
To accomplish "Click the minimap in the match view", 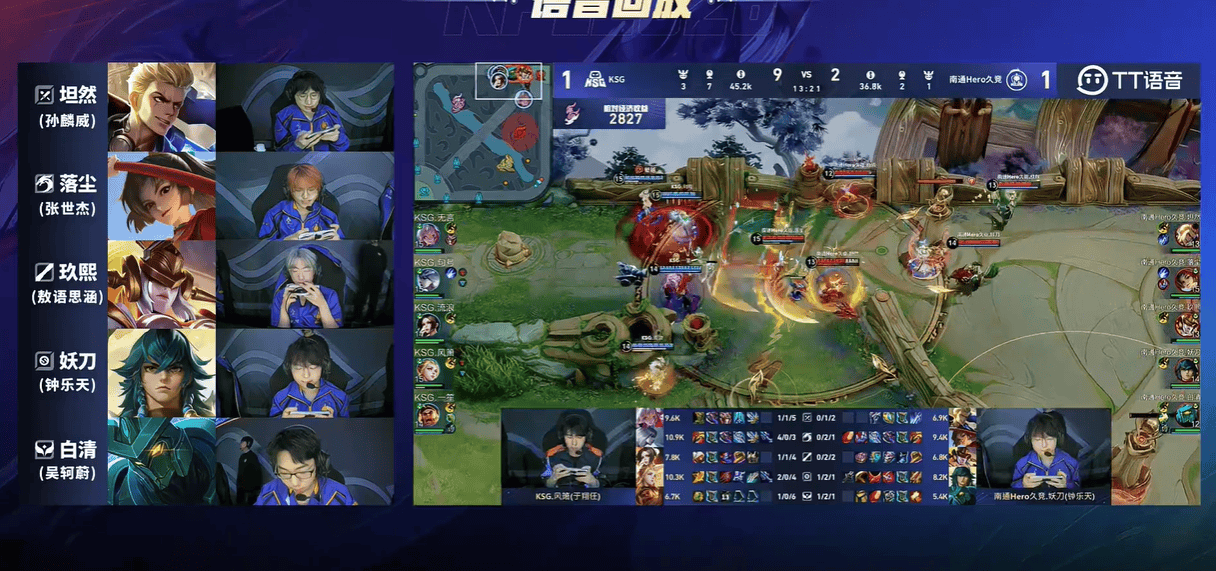I will click(x=483, y=130).
